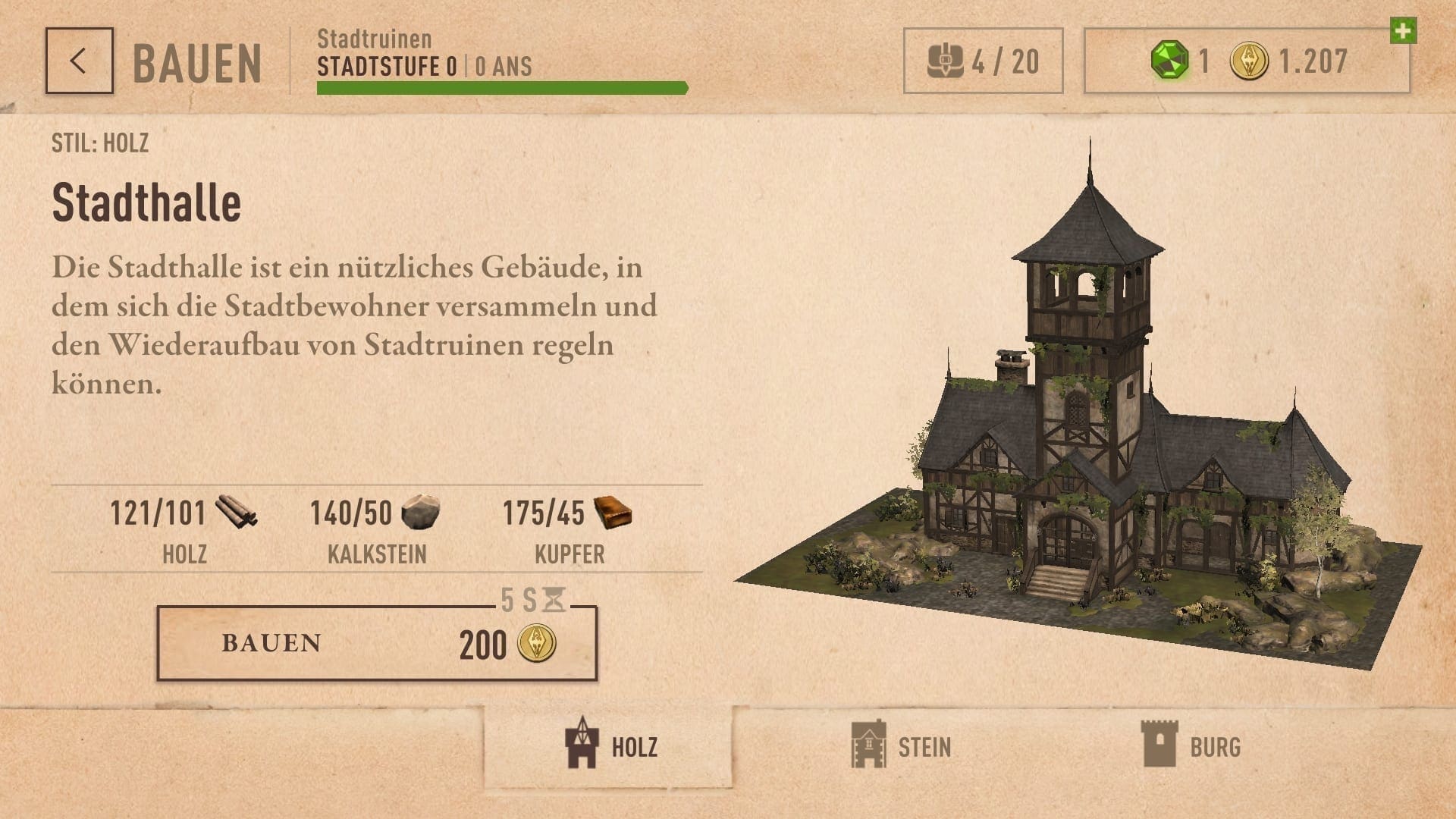Viewport: 1456px width, 819px height.
Task: Open the gems and gold currency panel
Action: pyautogui.click(x=1247, y=62)
